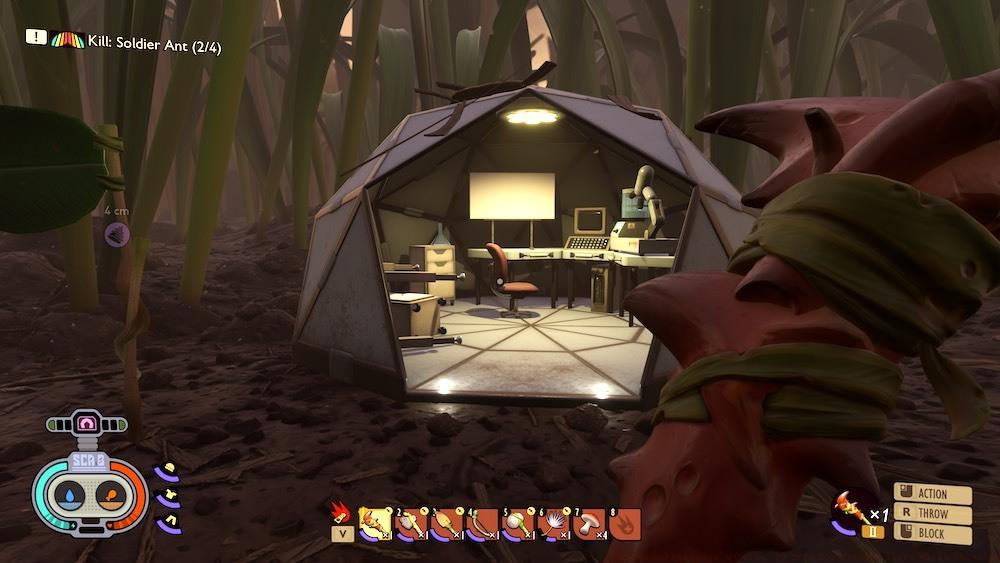Use the mushroom in hotbar slot 7
The width and height of the screenshot is (1000, 563).
pos(589,522)
